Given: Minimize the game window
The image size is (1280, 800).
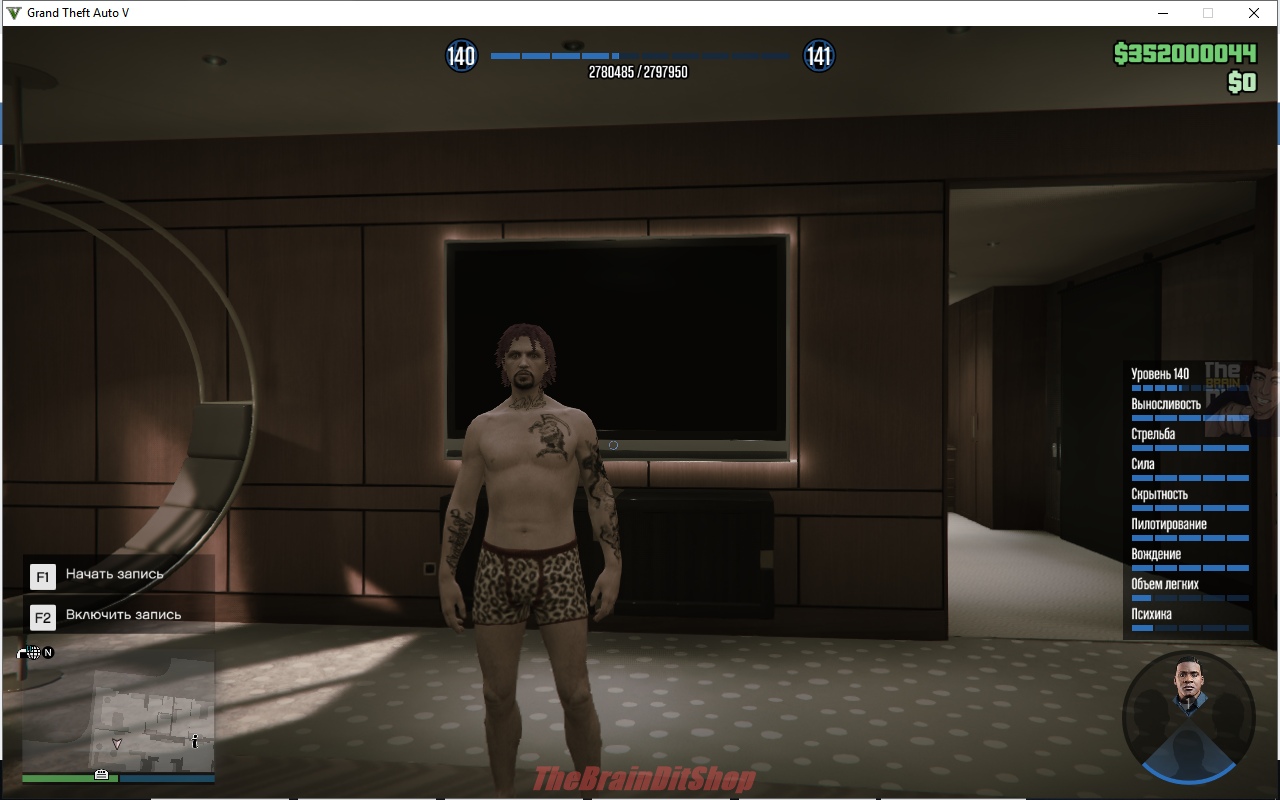Looking at the screenshot, I should (x=1163, y=13).
